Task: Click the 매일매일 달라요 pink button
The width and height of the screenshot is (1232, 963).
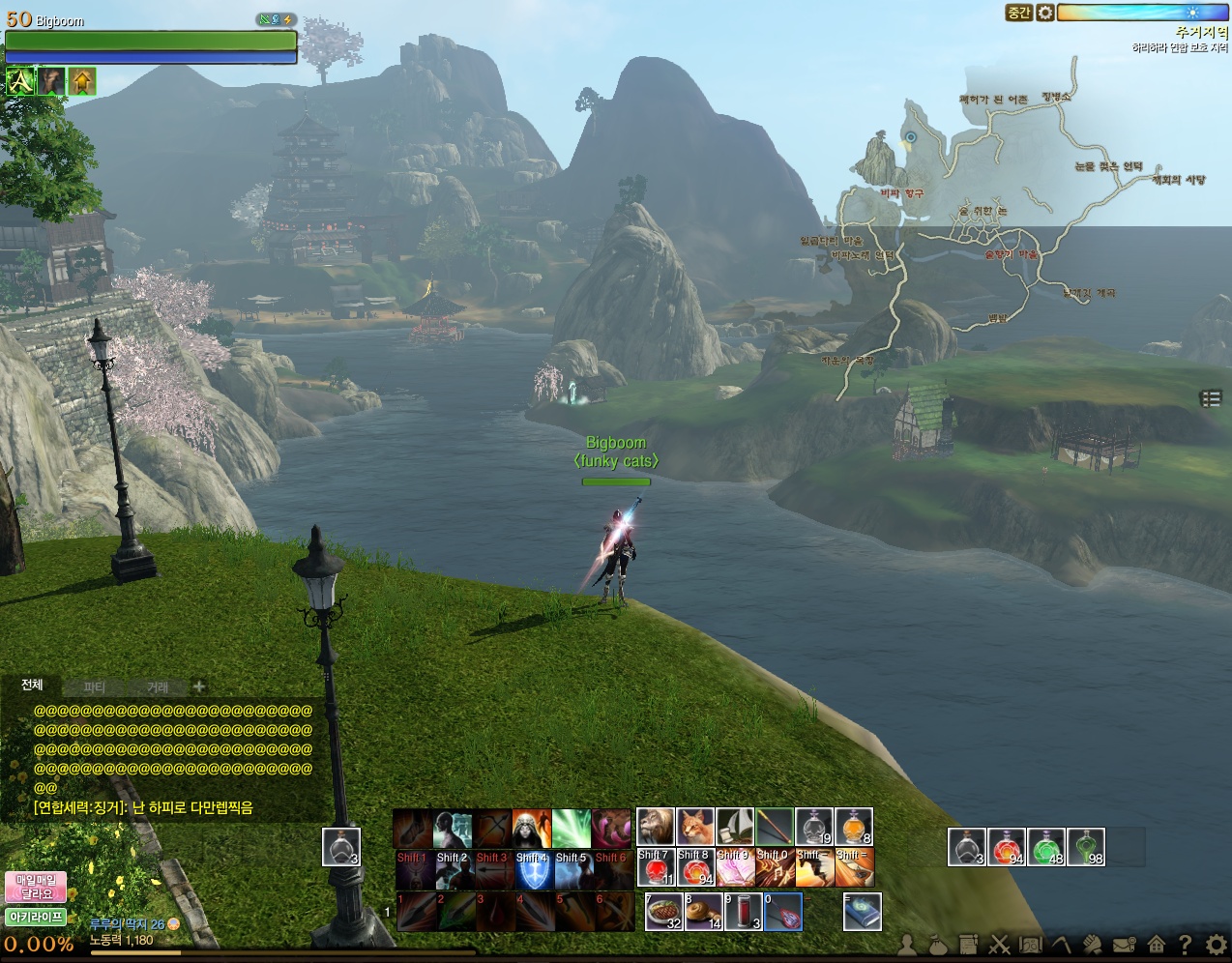Action: 36,887
